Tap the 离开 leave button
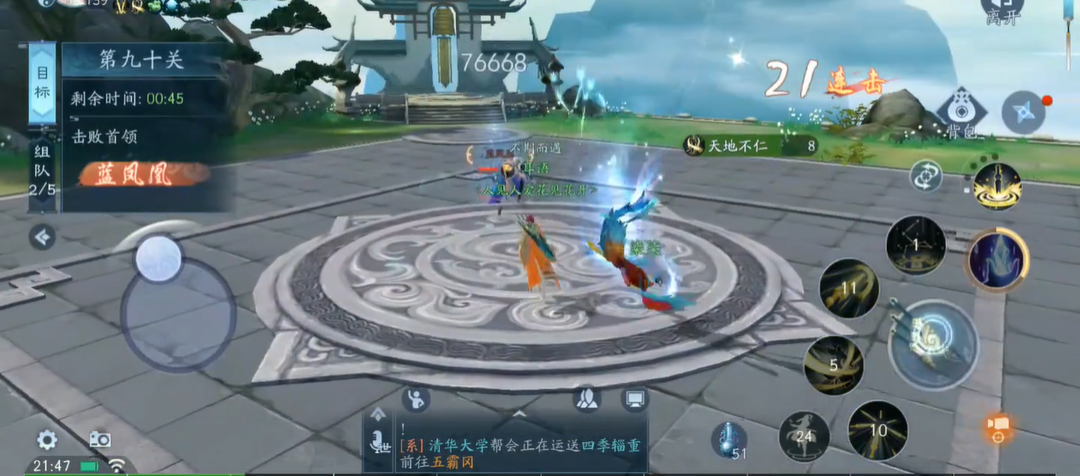This screenshot has height=476, width=1080. coord(1001,12)
